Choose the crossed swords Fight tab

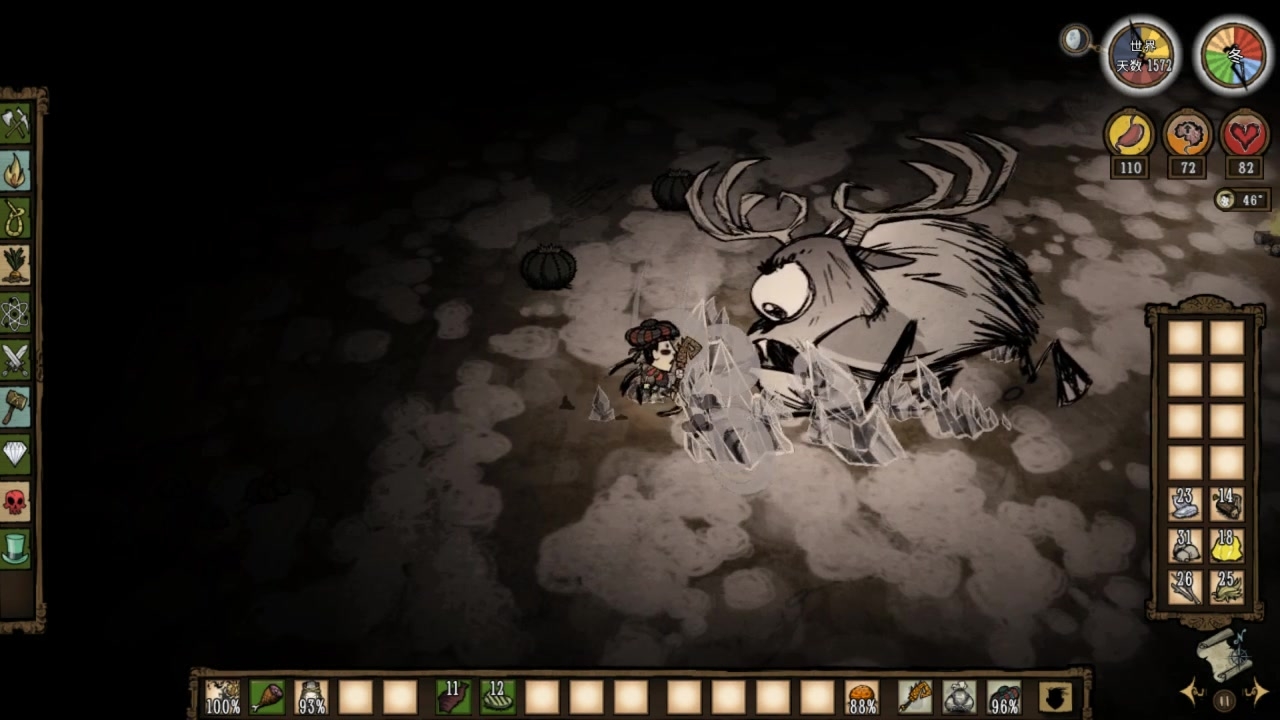(x=16, y=359)
